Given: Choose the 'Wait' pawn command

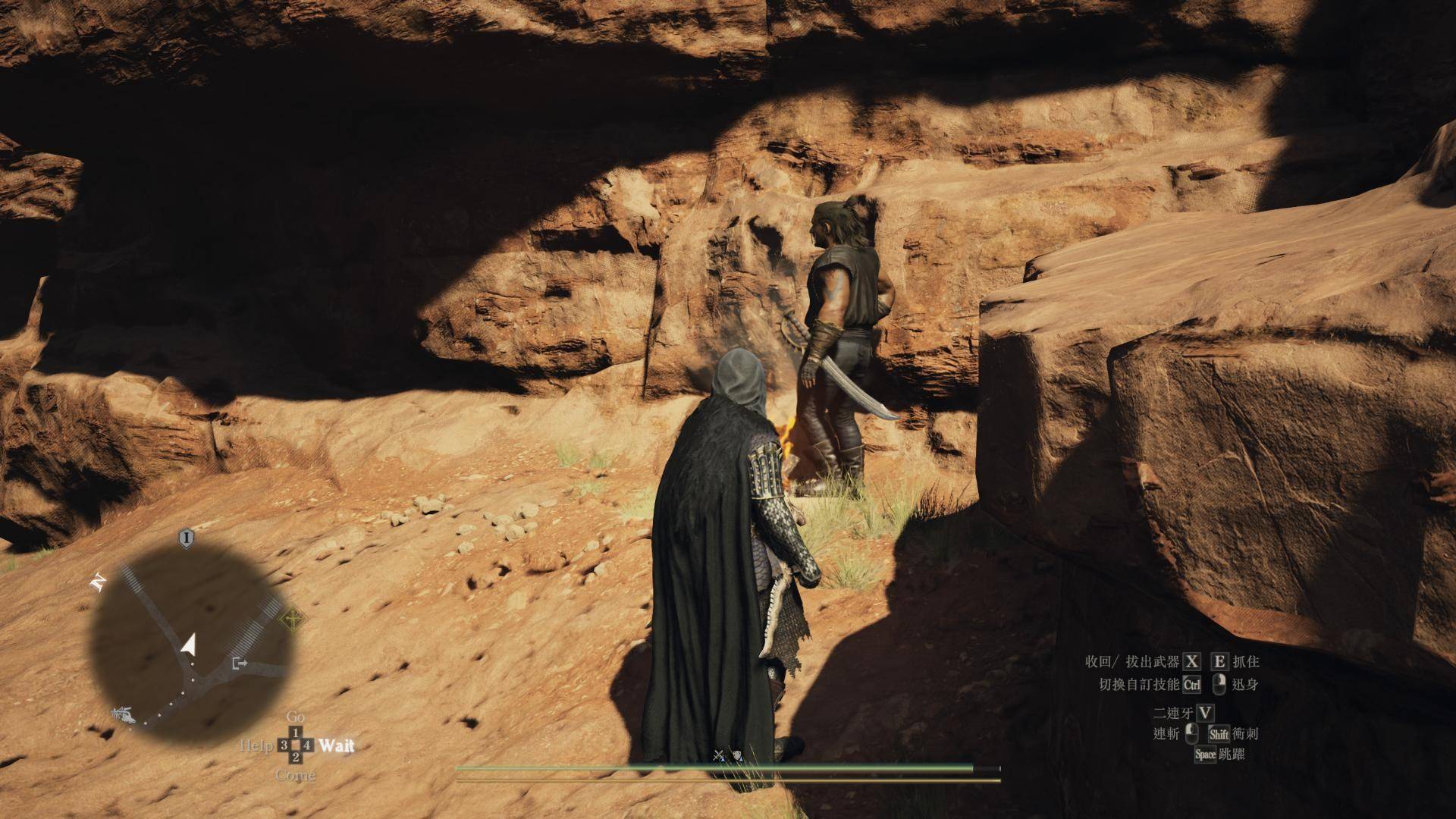Looking at the screenshot, I should tap(336, 745).
